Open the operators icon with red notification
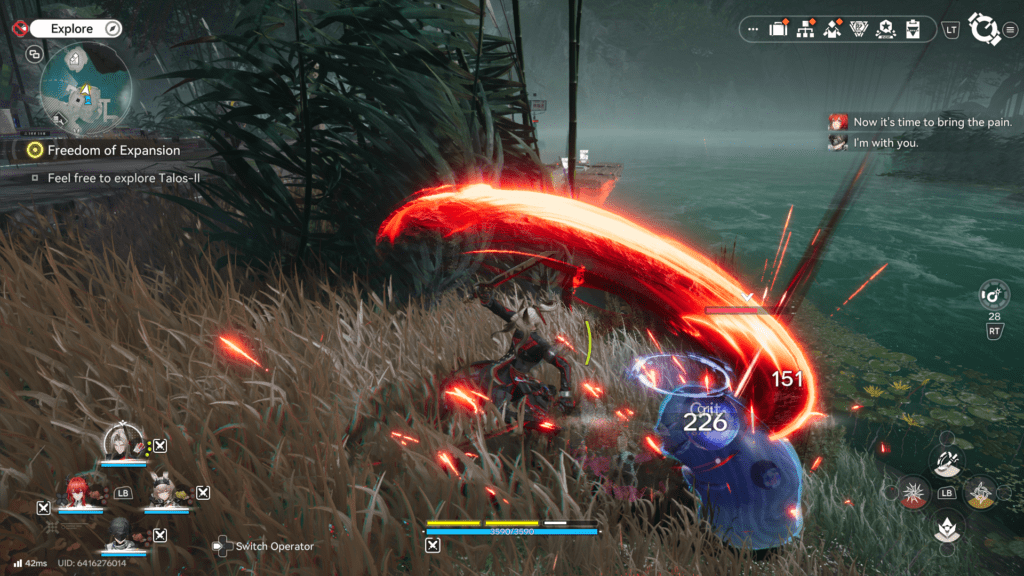The width and height of the screenshot is (1024, 576). [831, 29]
